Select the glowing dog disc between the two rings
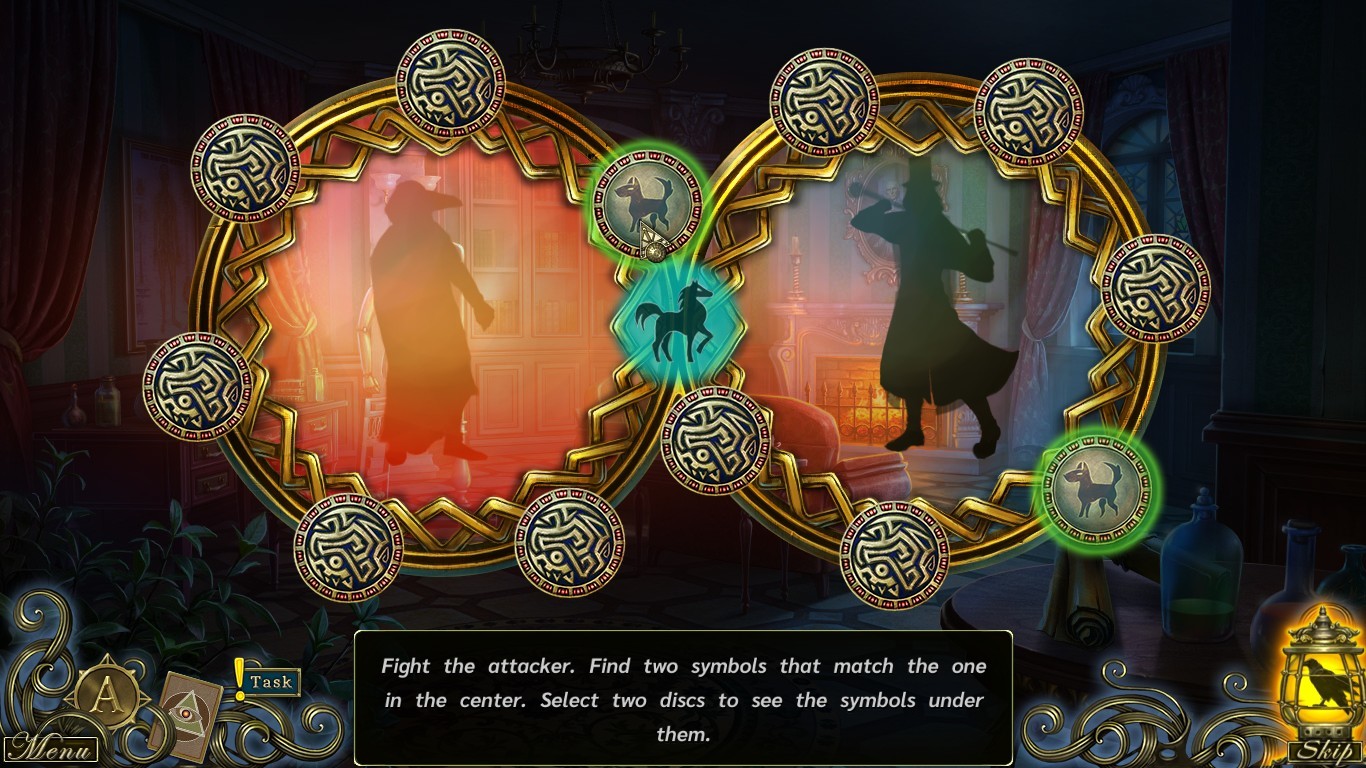This screenshot has height=768, width=1366. click(x=645, y=200)
